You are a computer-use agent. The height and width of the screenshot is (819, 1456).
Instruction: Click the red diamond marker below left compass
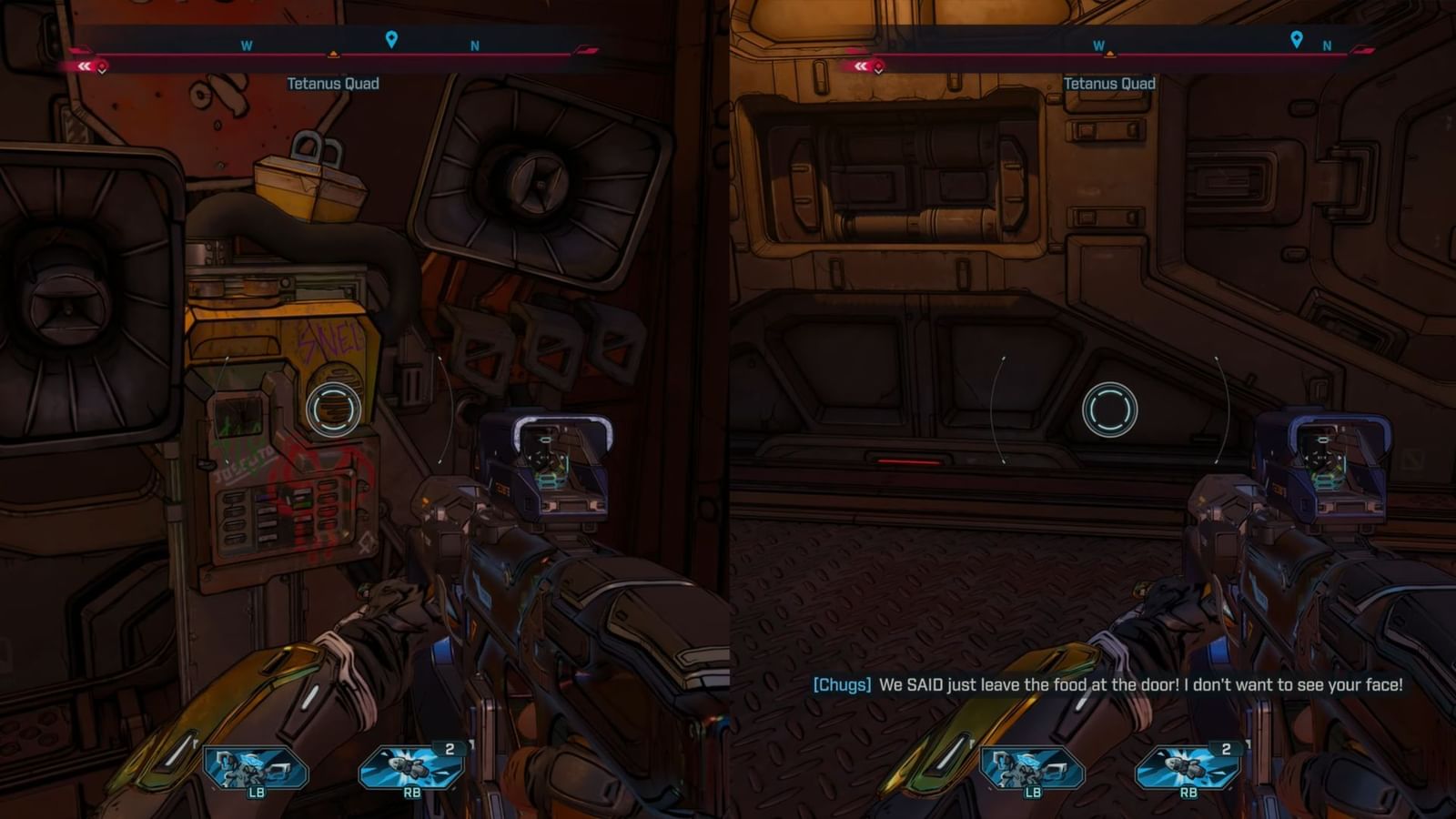[x=103, y=66]
